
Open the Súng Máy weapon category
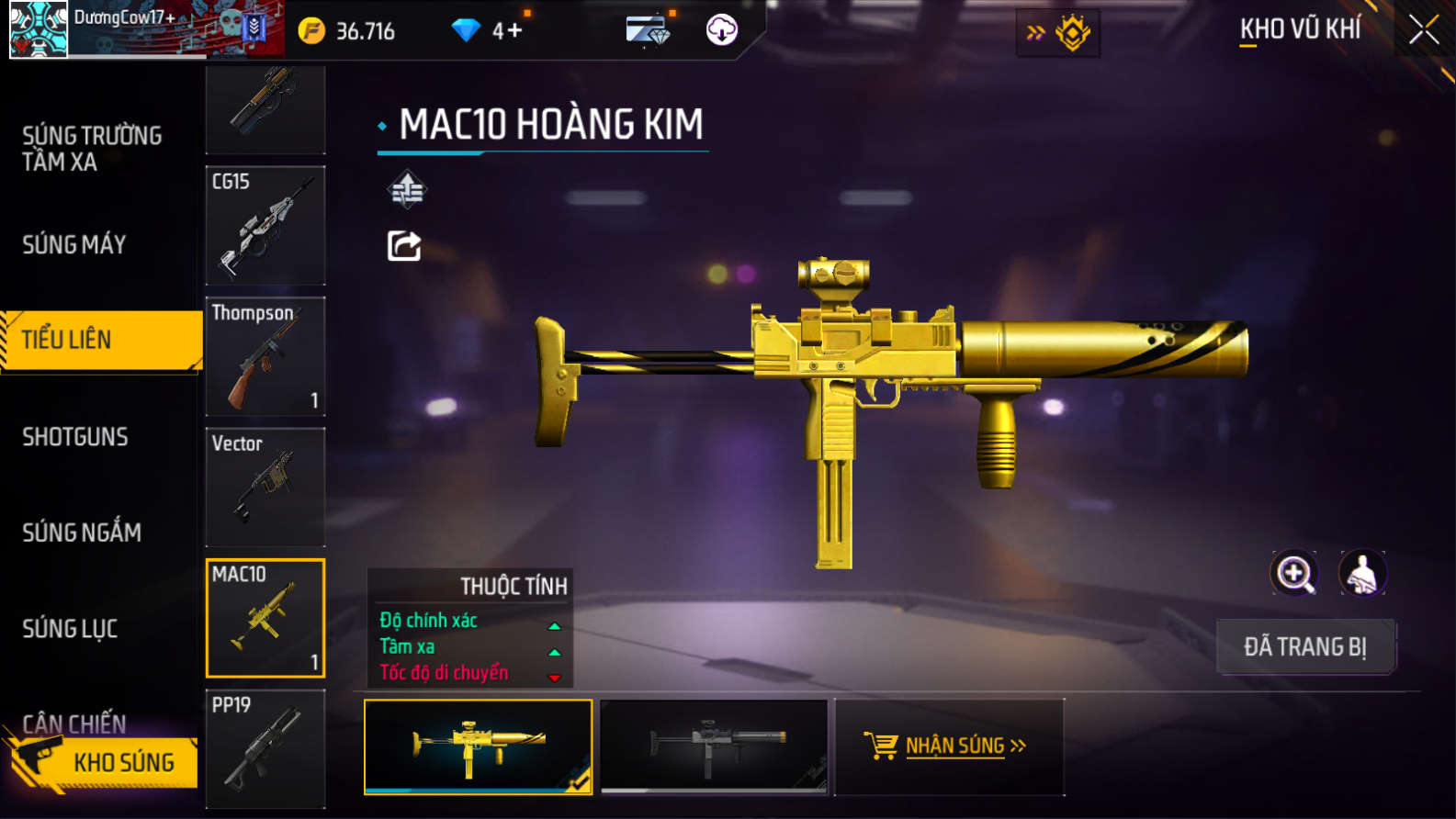coord(74,245)
